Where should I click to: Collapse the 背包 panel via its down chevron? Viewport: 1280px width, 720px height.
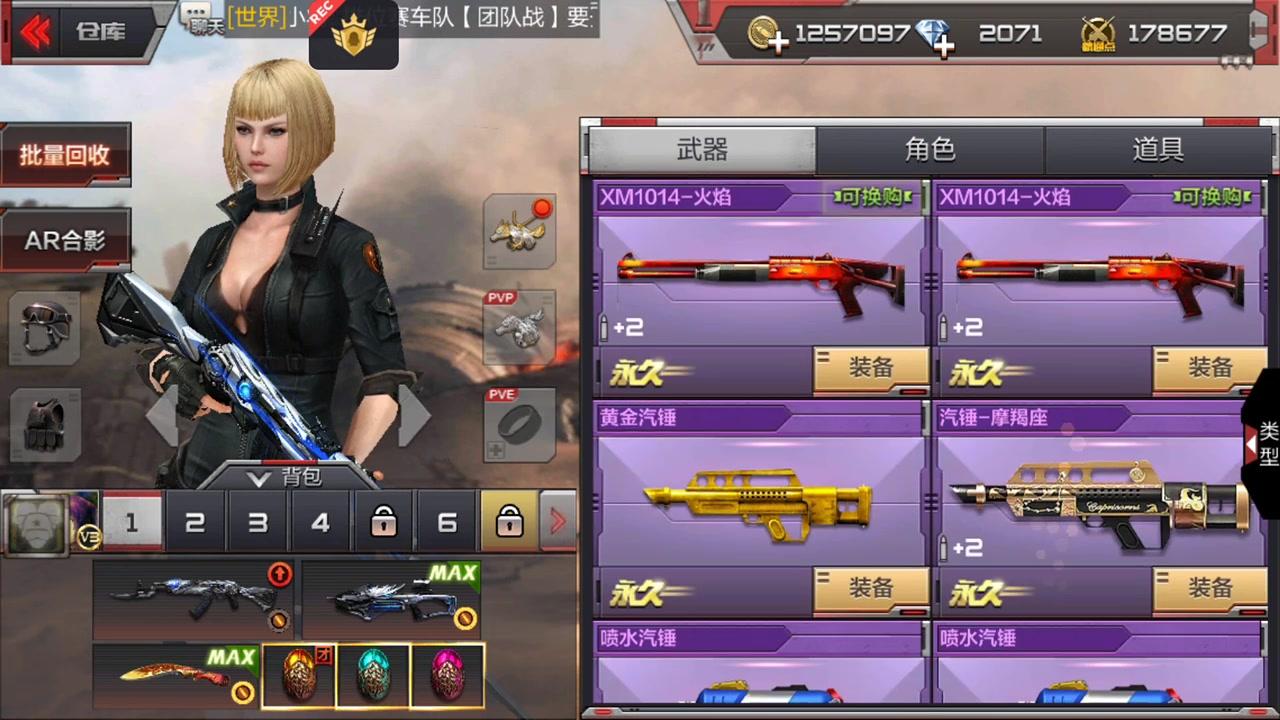[x=258, y=478]
